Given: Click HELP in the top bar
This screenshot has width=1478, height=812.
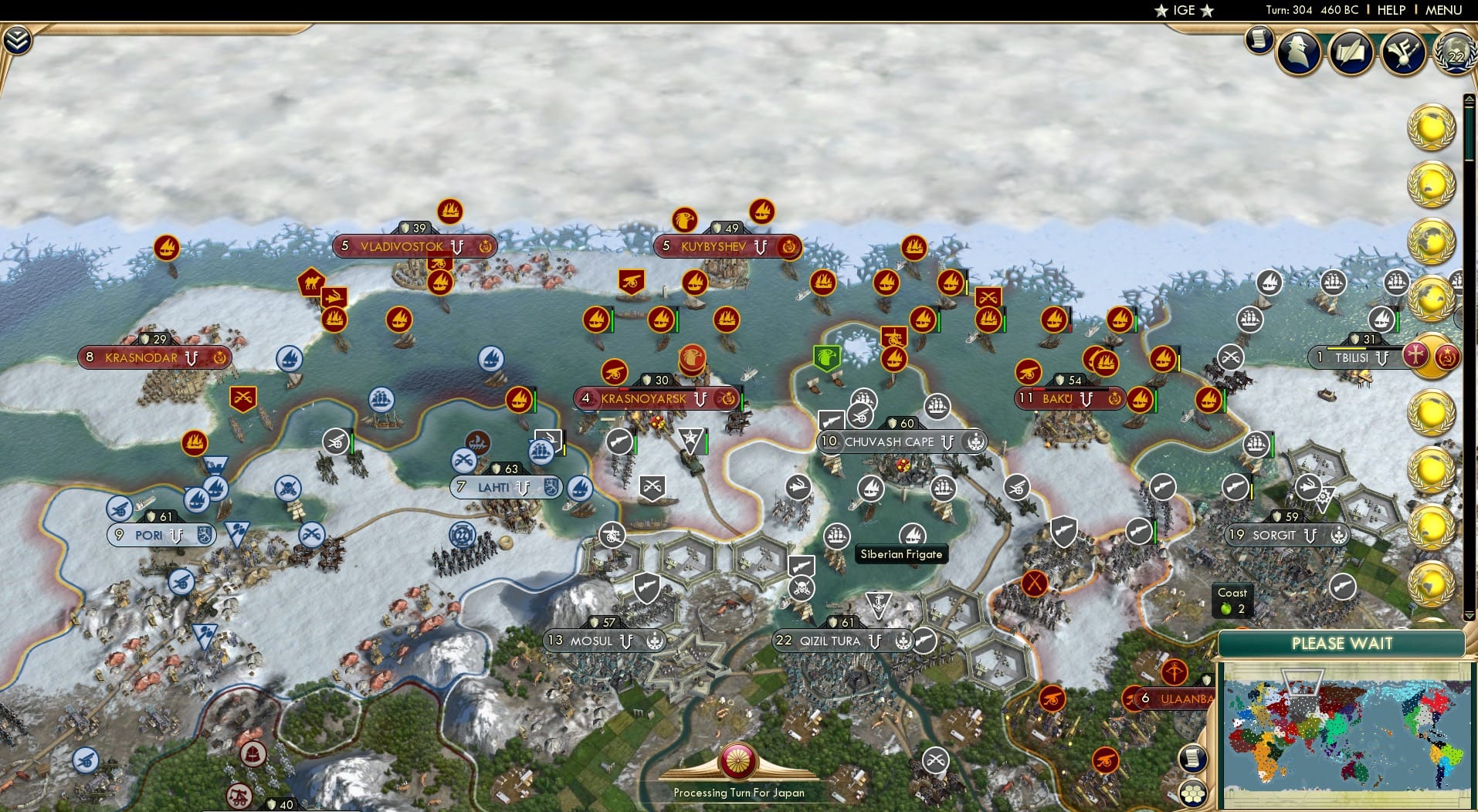Looking at the screenshot, I should [x=1391, y=10].
